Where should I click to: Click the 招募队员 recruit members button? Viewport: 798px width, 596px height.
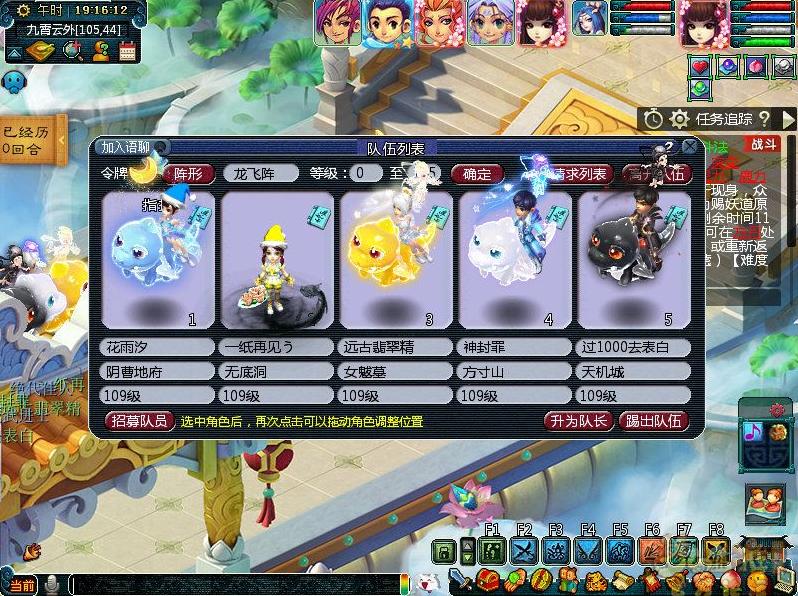tap(138, 421)
